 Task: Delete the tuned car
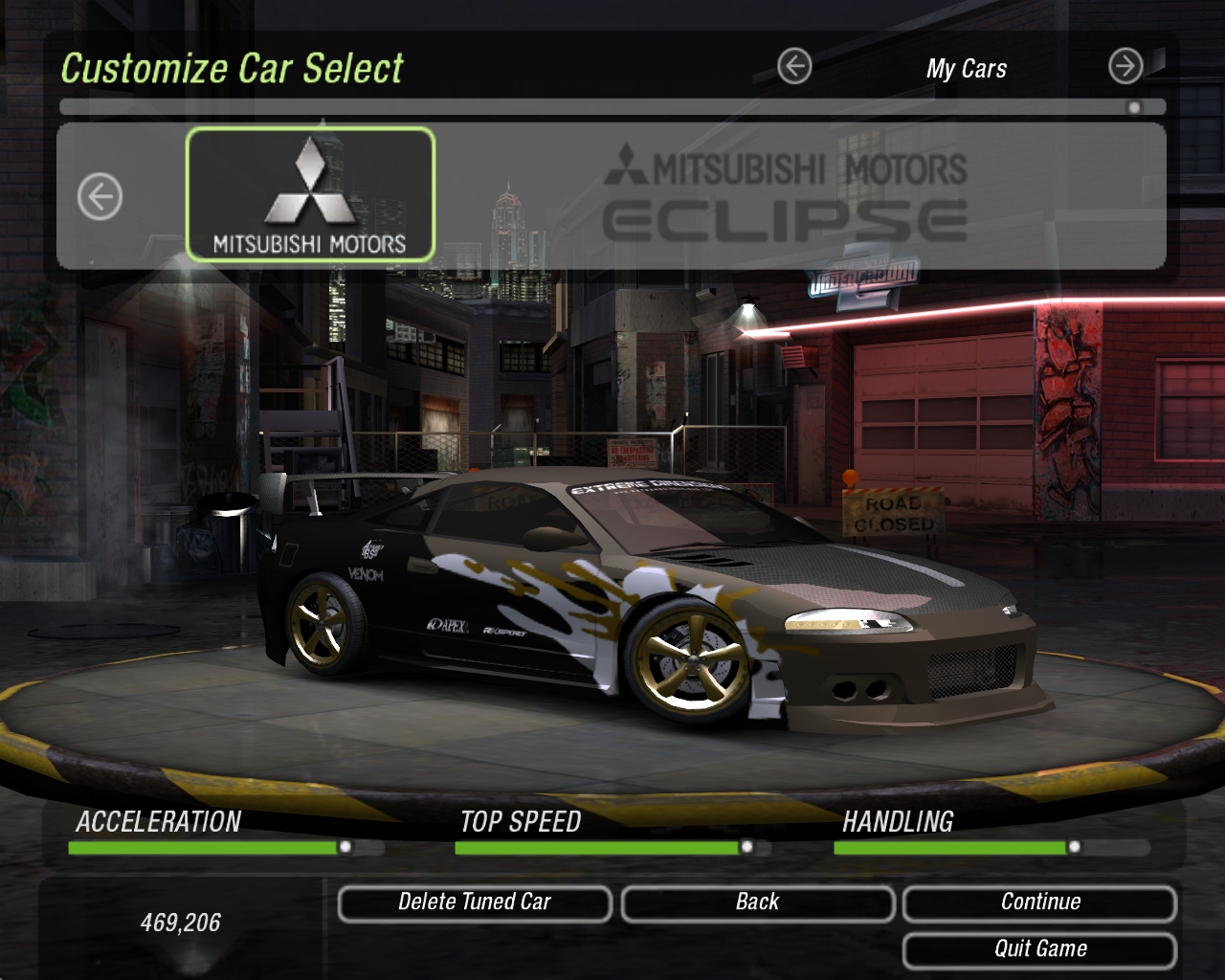click(x=475, y=902)
